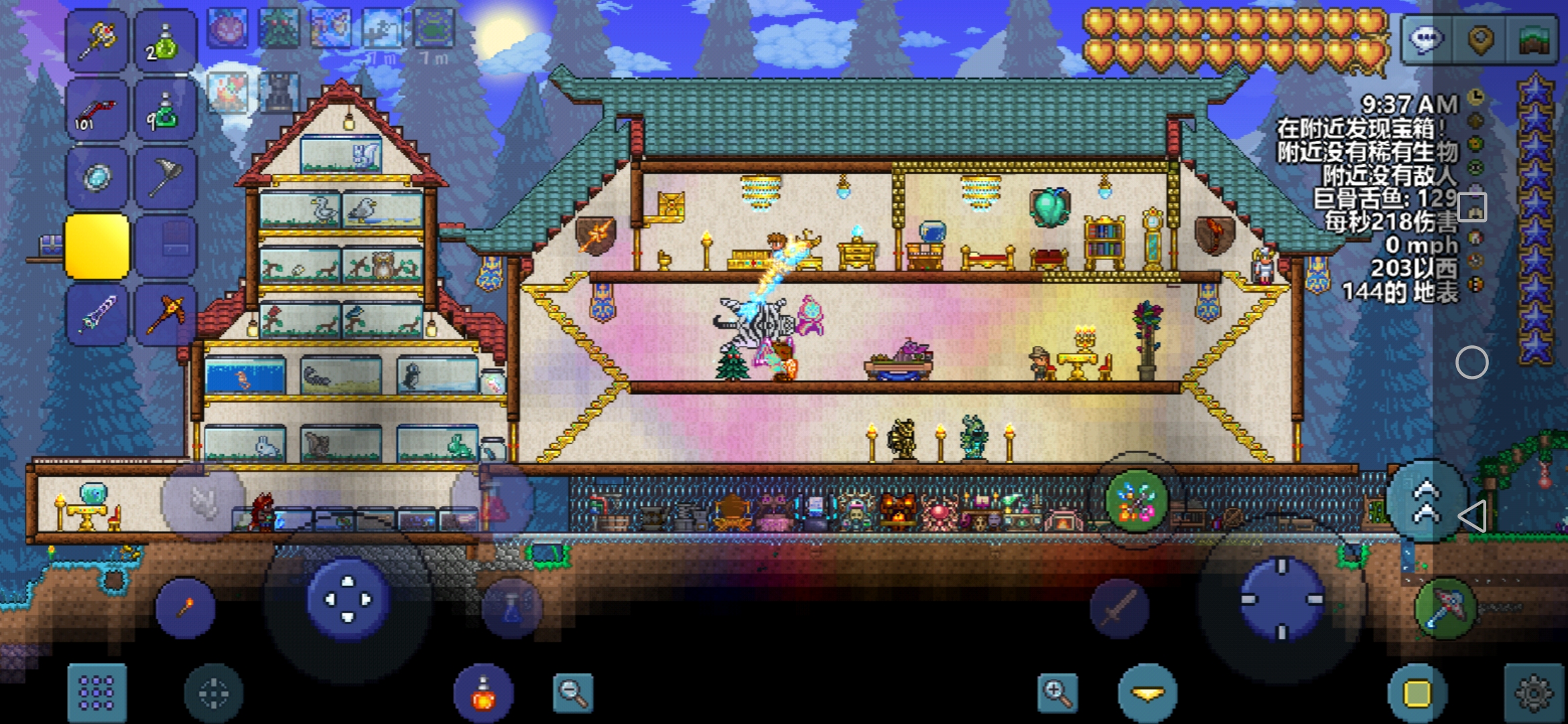The height and width of the screenshot is (724, 1568).
Task: Zoom in with the plus magnifier
Action: coord(1057,693)
